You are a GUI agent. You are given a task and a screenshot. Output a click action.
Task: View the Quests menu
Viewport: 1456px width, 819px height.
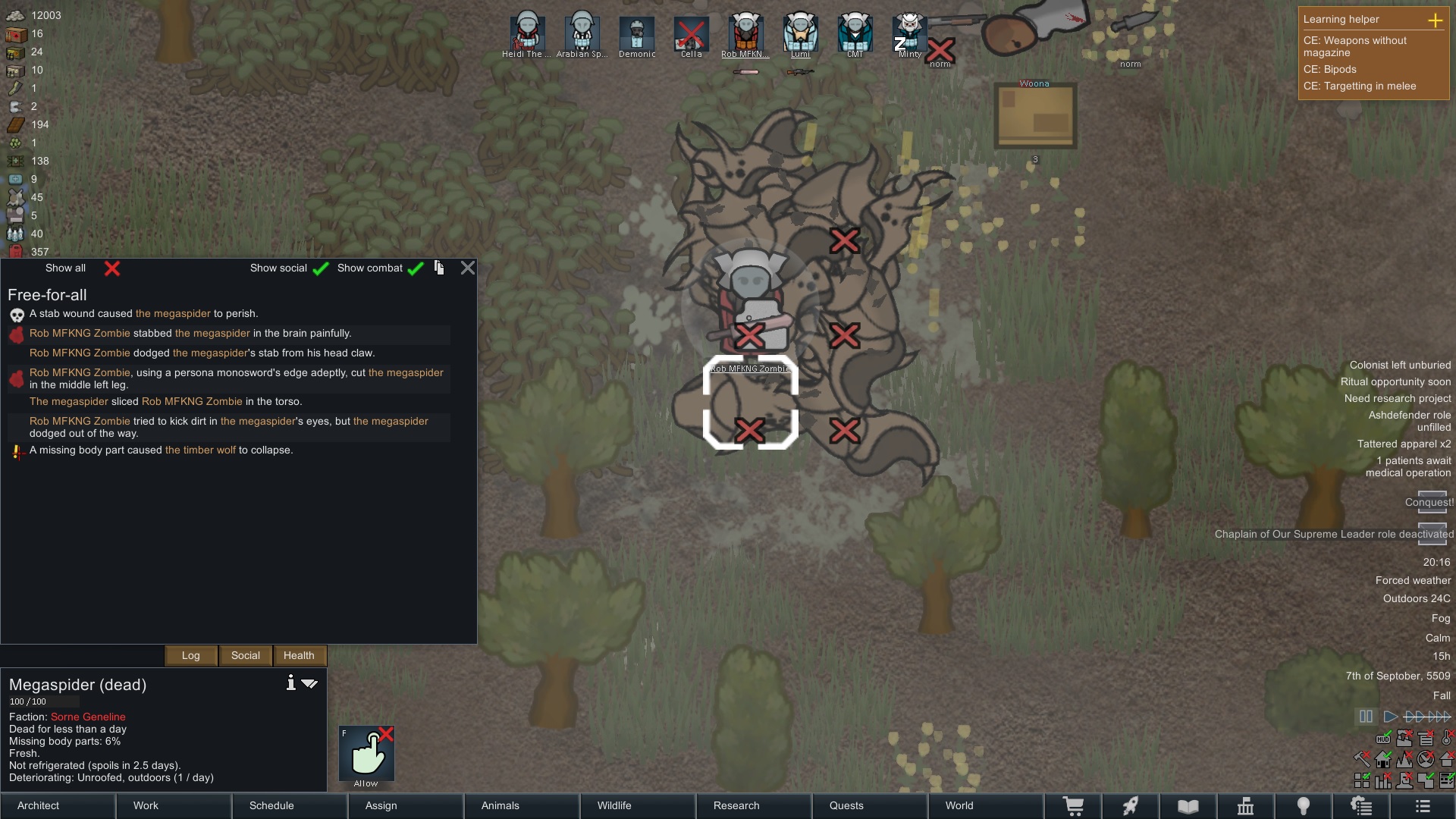tap(870, 805)
